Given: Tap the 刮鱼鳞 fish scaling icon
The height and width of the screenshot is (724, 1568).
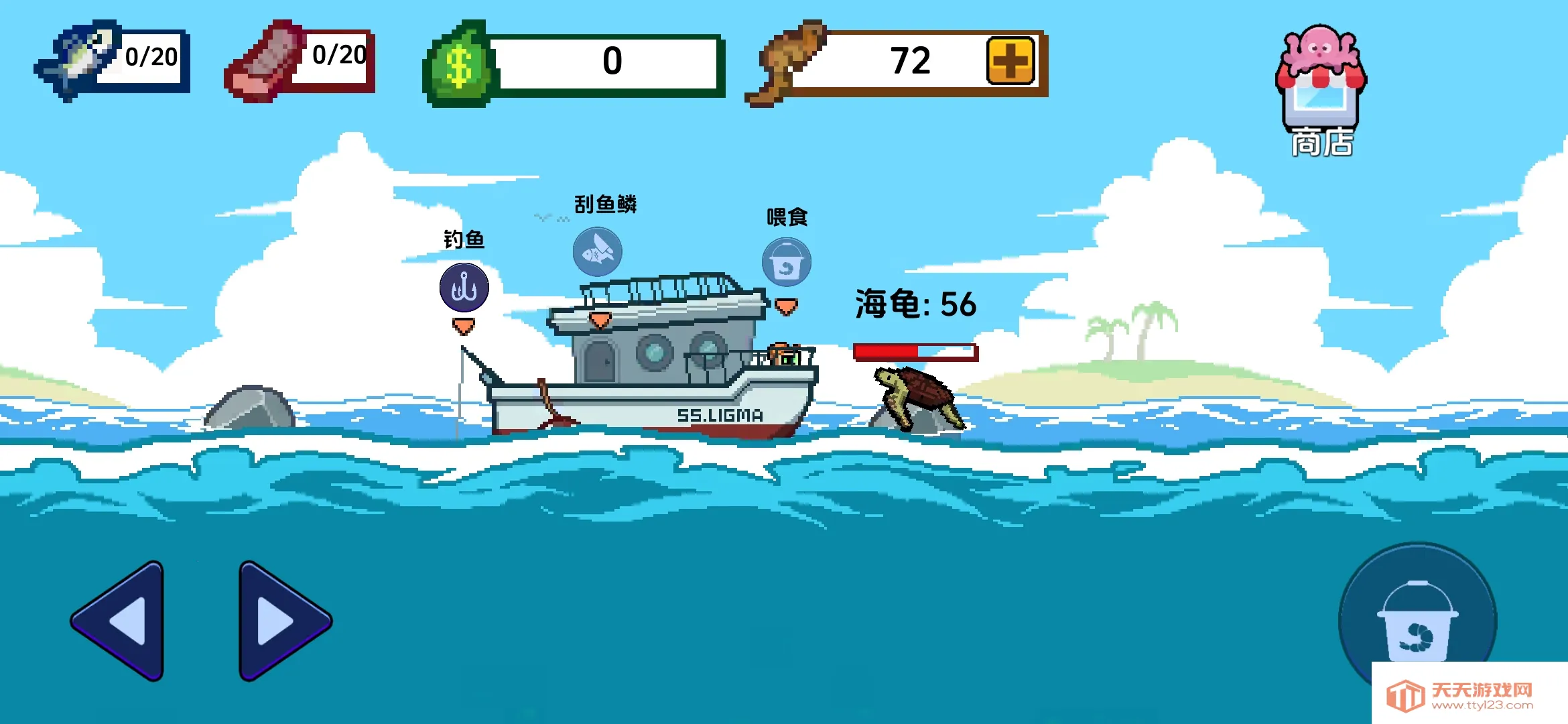Looking at the screenshot, I should pos(598,251).
